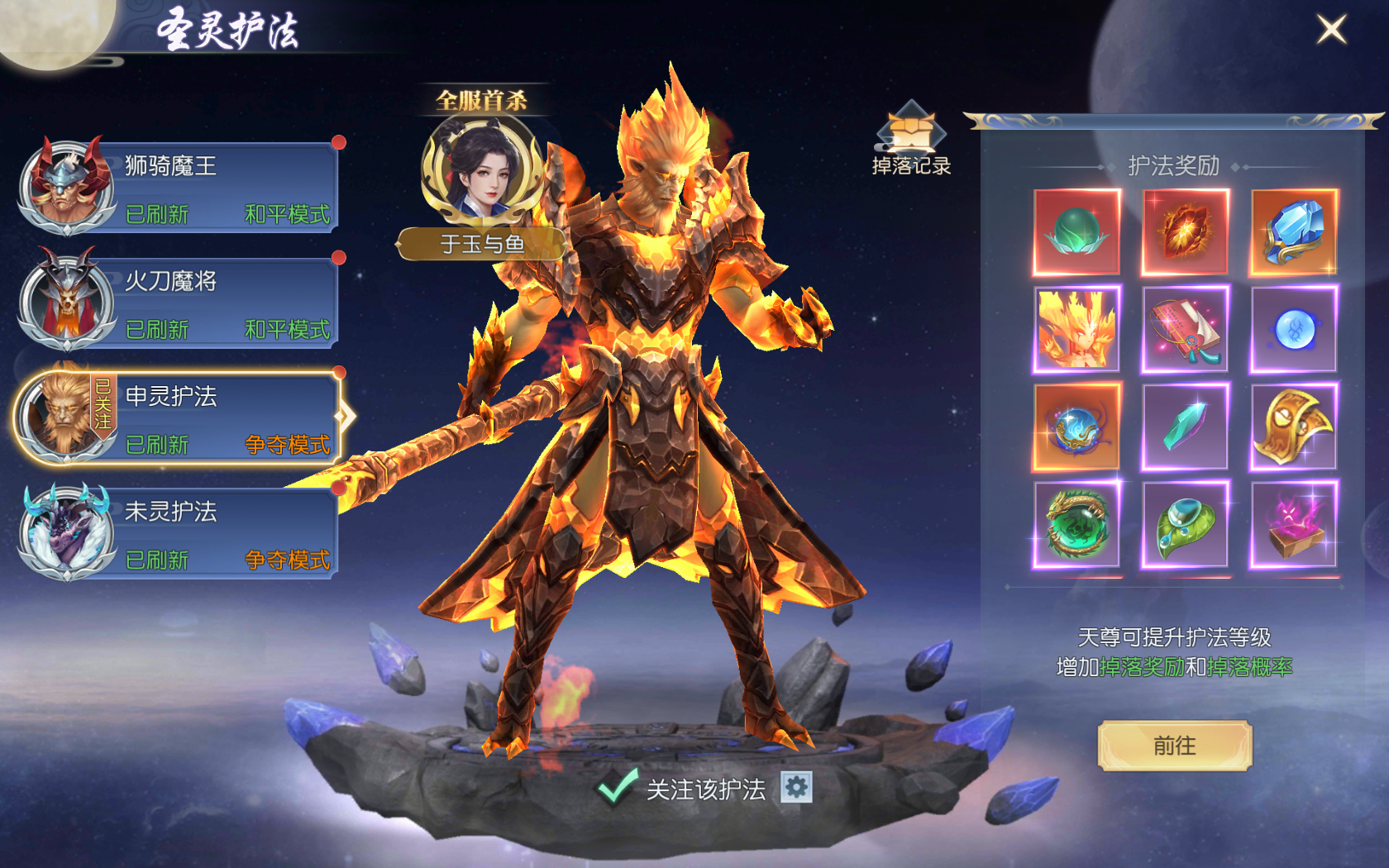1389x868 pixels.
Task: Click the 前往 go button
Action: pos(1174,746)
